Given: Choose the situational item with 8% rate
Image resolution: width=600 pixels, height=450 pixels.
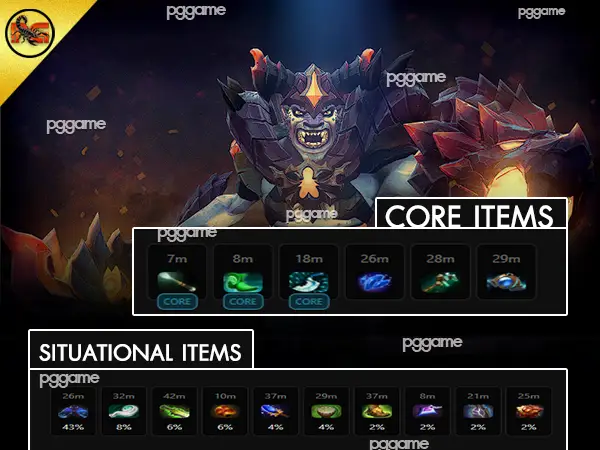Looking at the screenshot, I should (x=124, y=411).
